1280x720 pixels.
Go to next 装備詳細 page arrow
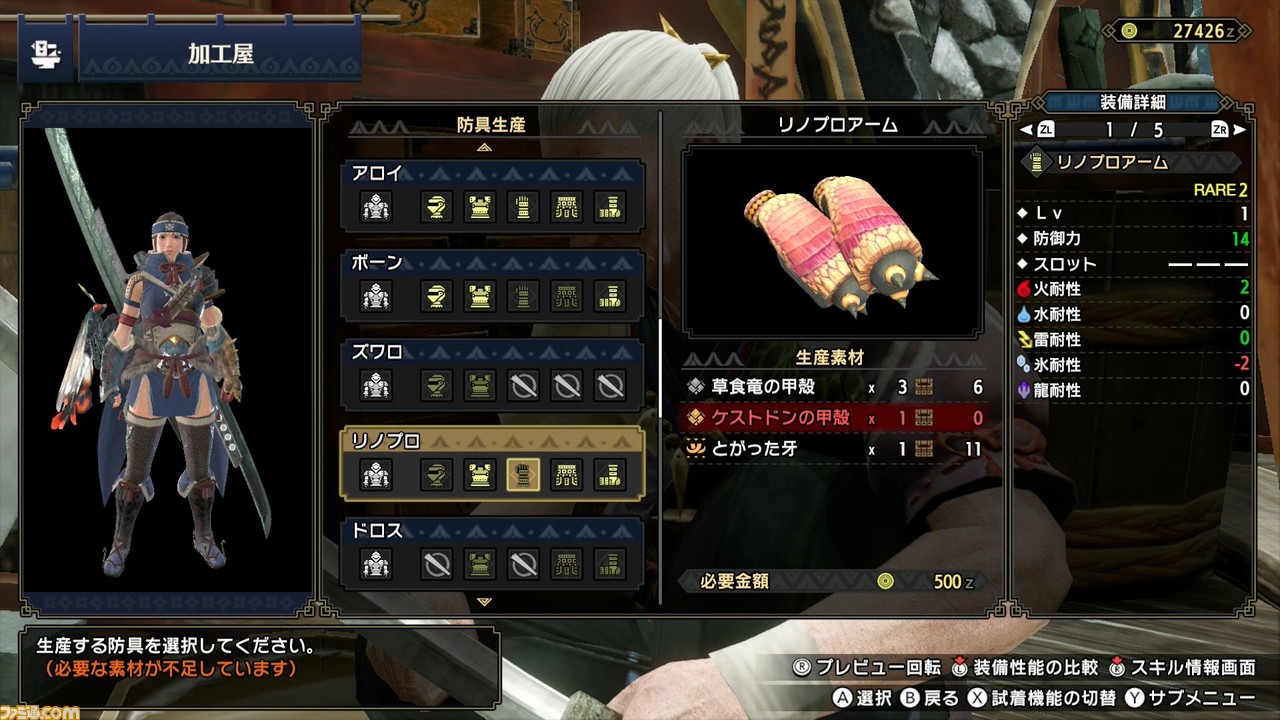pos(1239,130)
